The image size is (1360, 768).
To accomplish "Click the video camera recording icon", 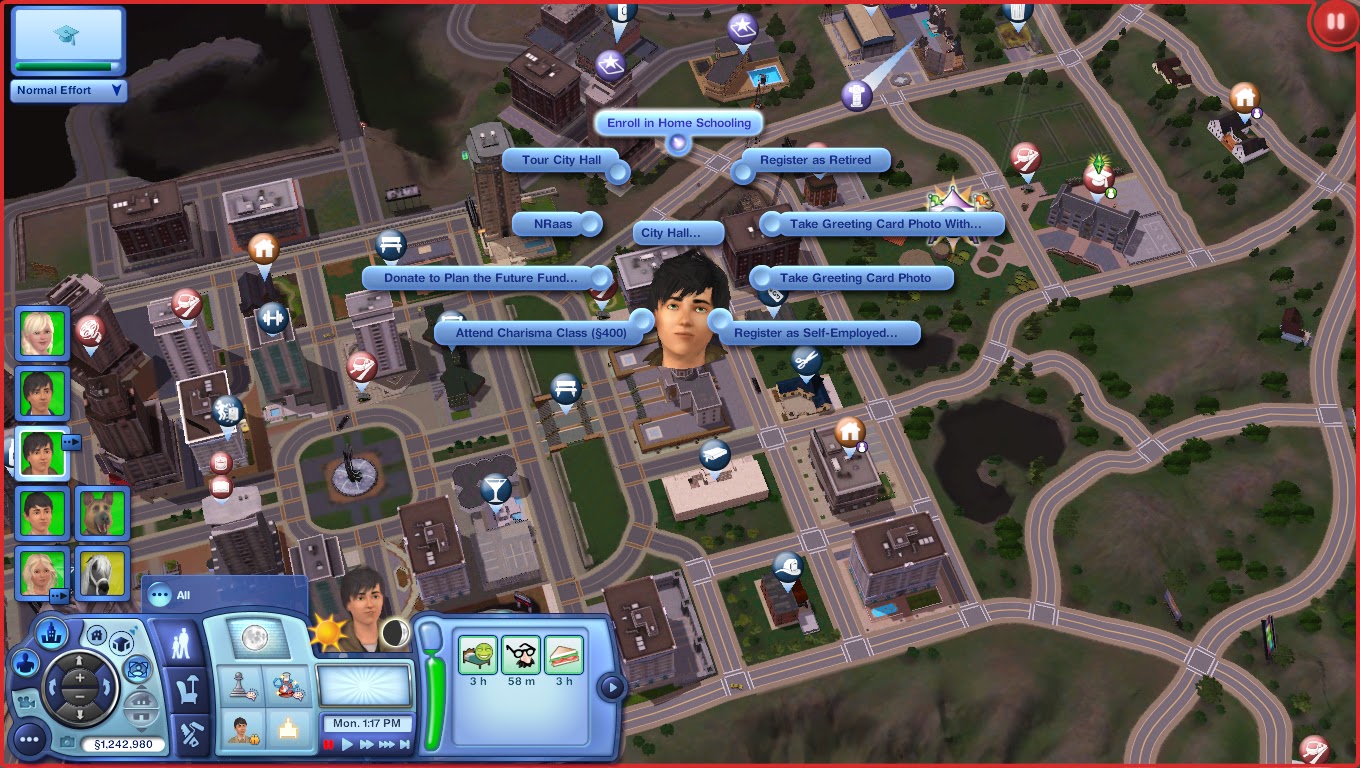I will coord(27,703).
